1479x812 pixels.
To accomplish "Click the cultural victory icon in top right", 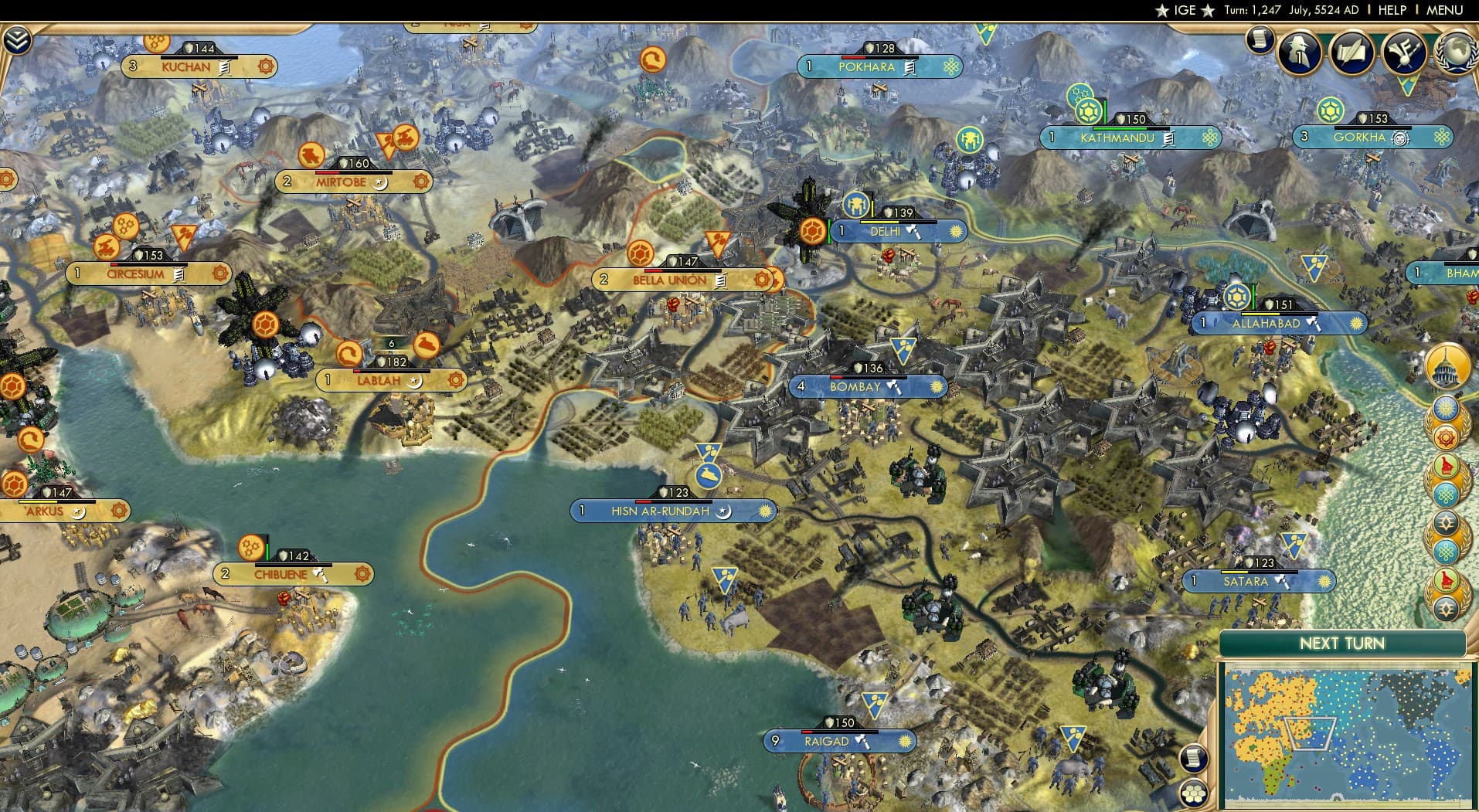I will coord(1405,54).
